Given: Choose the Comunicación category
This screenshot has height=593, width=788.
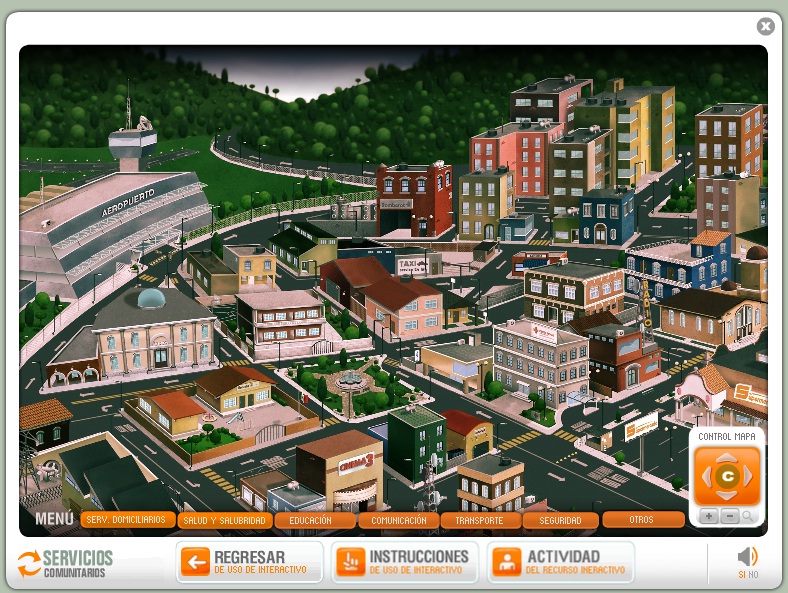Looking at the screenshot, I should click(398, 520).
